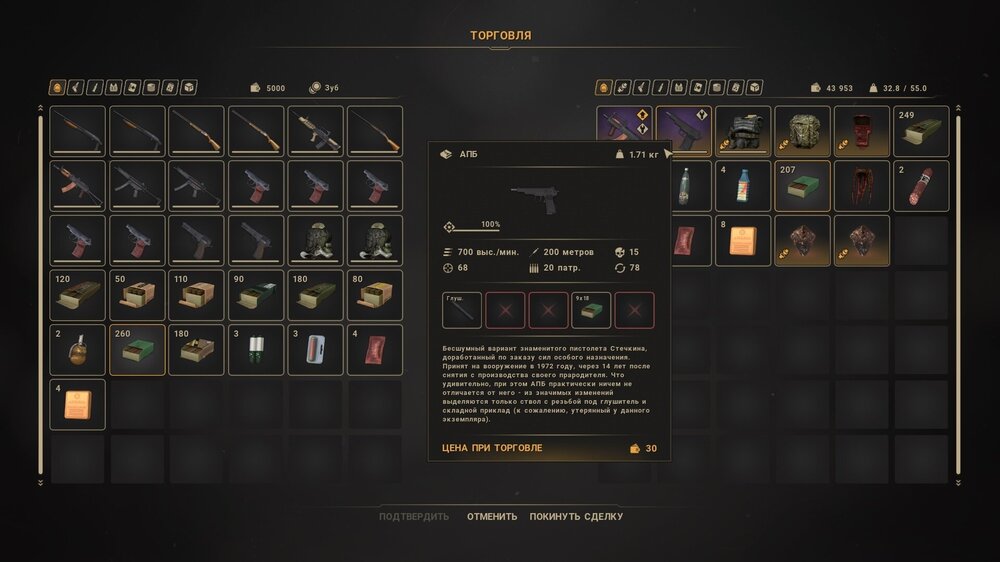Select your blue bottle stack of 4
The height and width of the screenshot is (562, 1000).
pos(743,186)
